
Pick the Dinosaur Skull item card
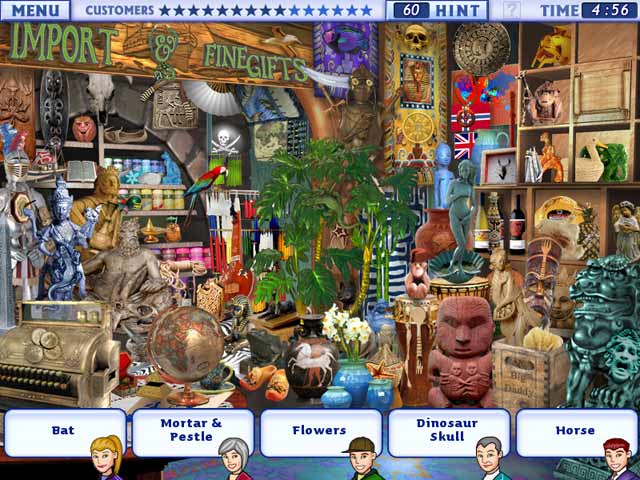448,431
